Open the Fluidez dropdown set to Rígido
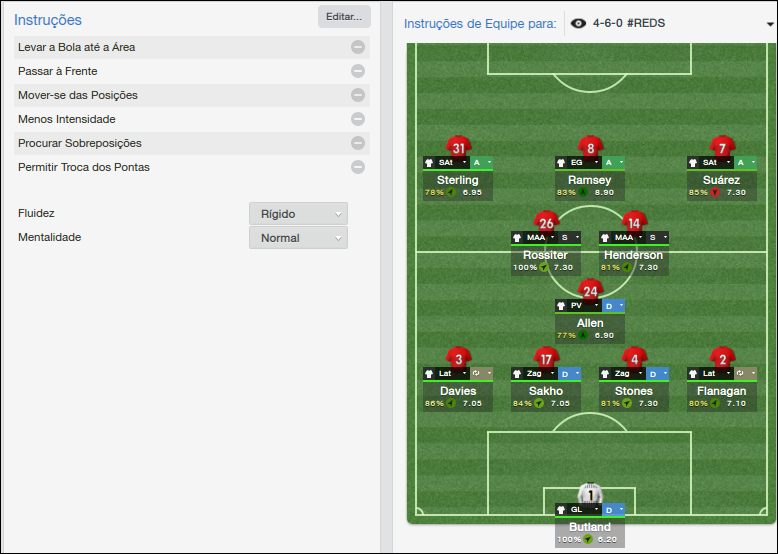Viewport: 778px width, 554px height. click(298, 214)
